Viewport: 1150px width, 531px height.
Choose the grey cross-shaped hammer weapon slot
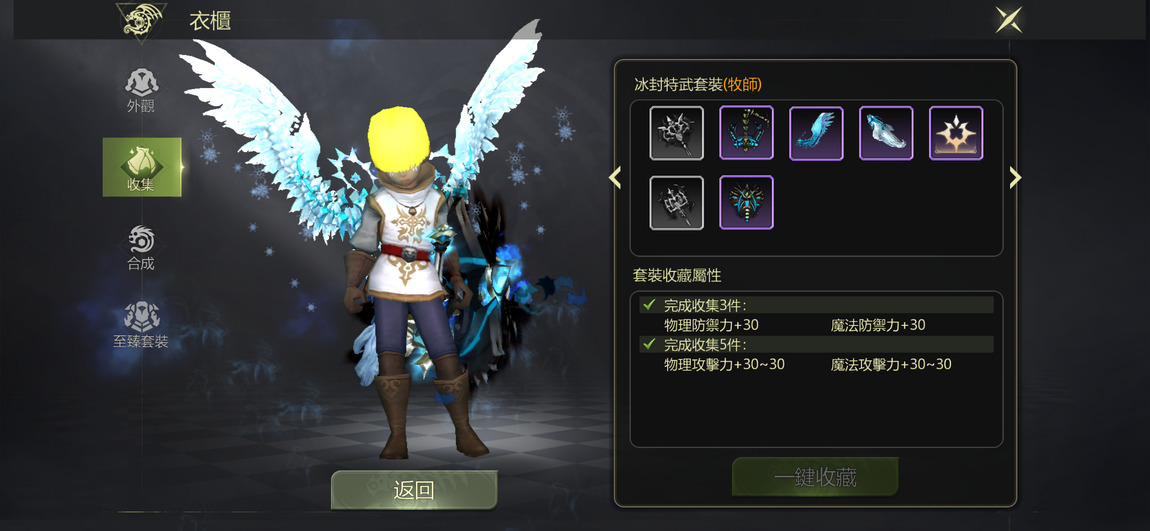[x=677, y=202]
